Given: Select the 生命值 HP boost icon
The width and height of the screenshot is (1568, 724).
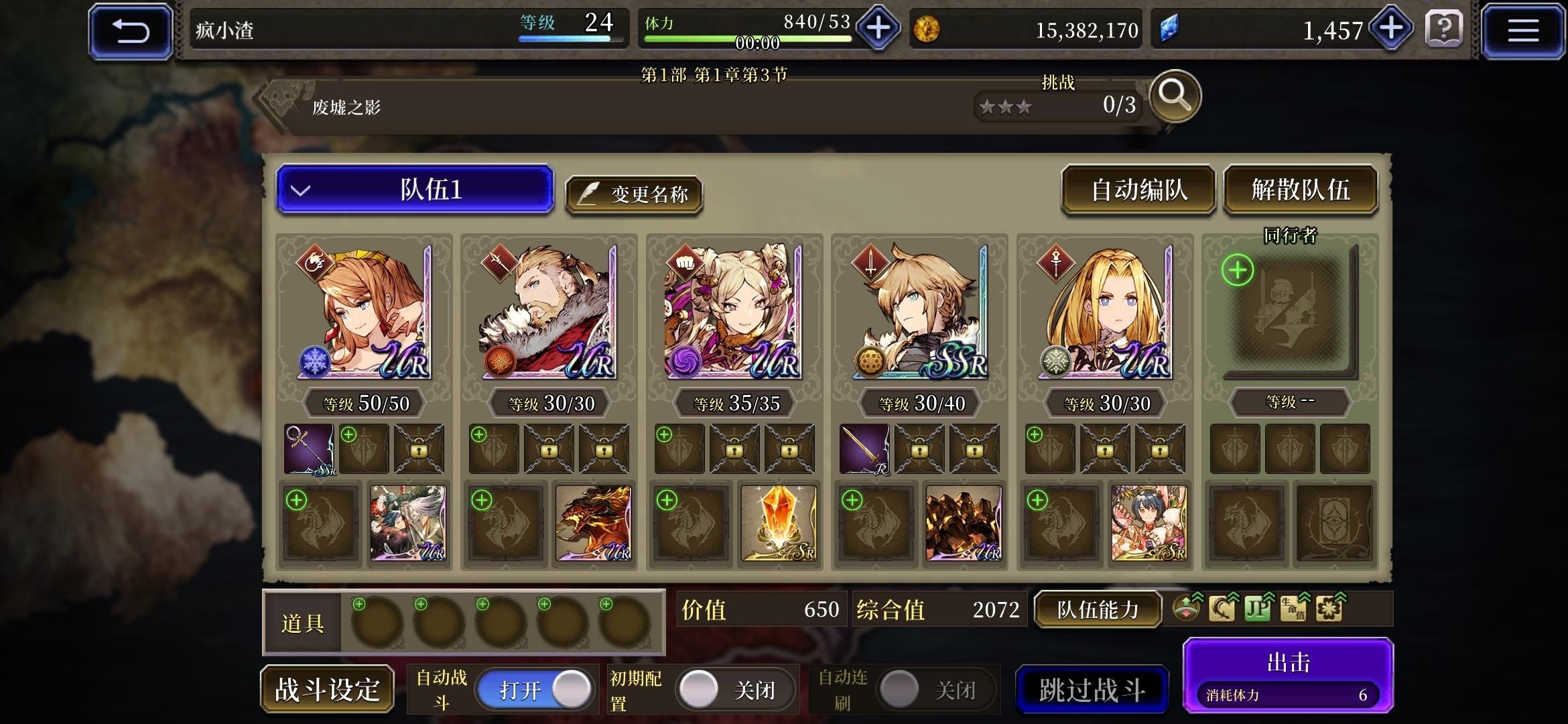Looking at the screenshot, I should coord(1293,610).
